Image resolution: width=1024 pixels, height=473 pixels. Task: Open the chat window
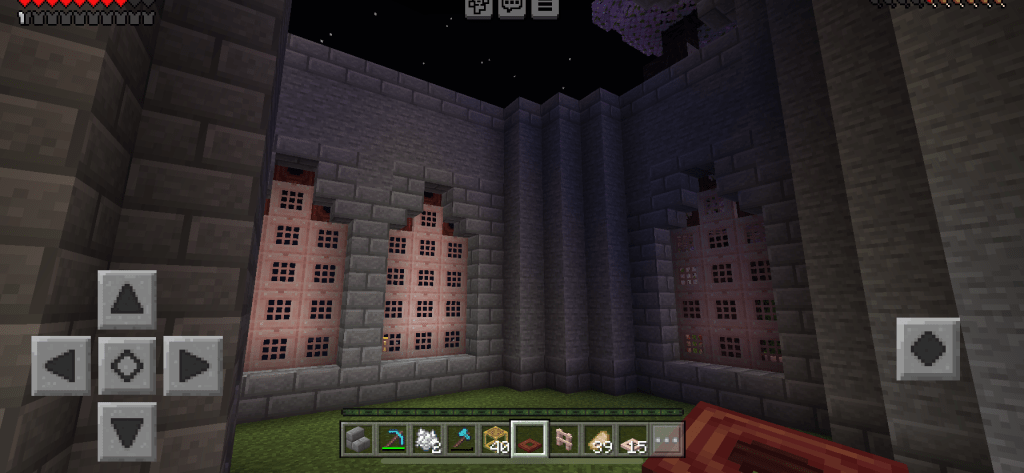tap(511, 7)
